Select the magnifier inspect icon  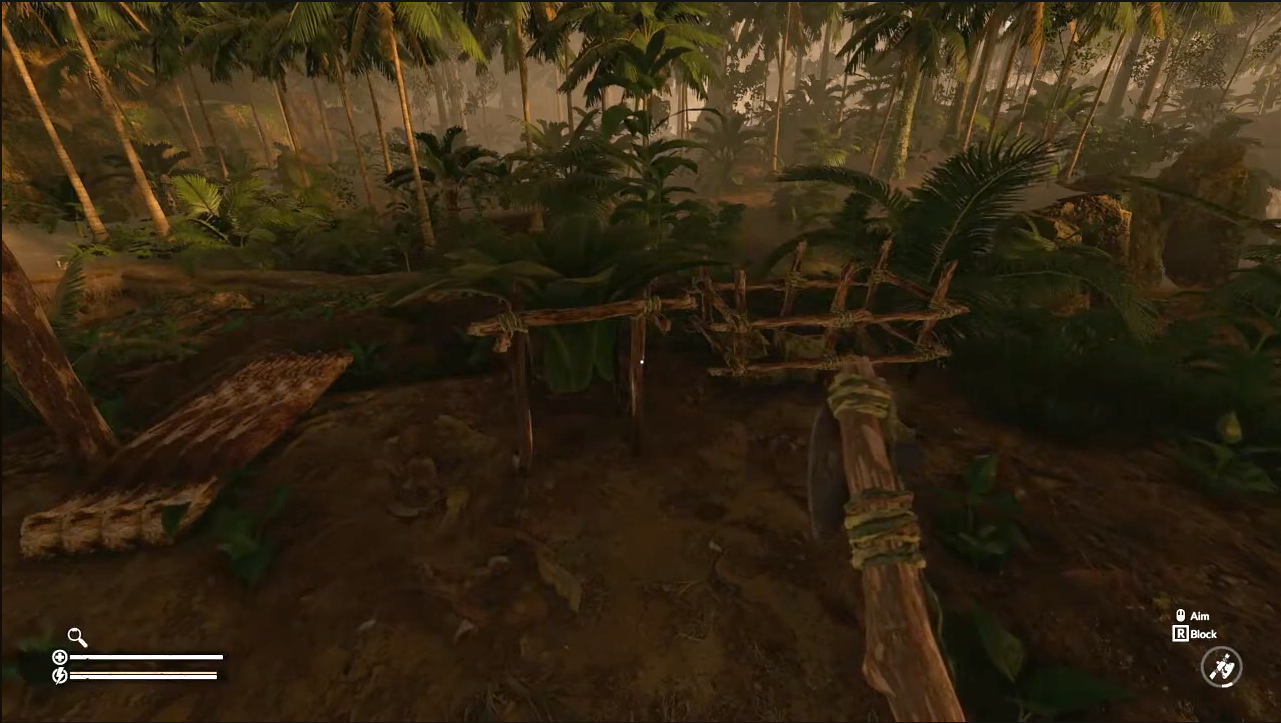[76, 637]
